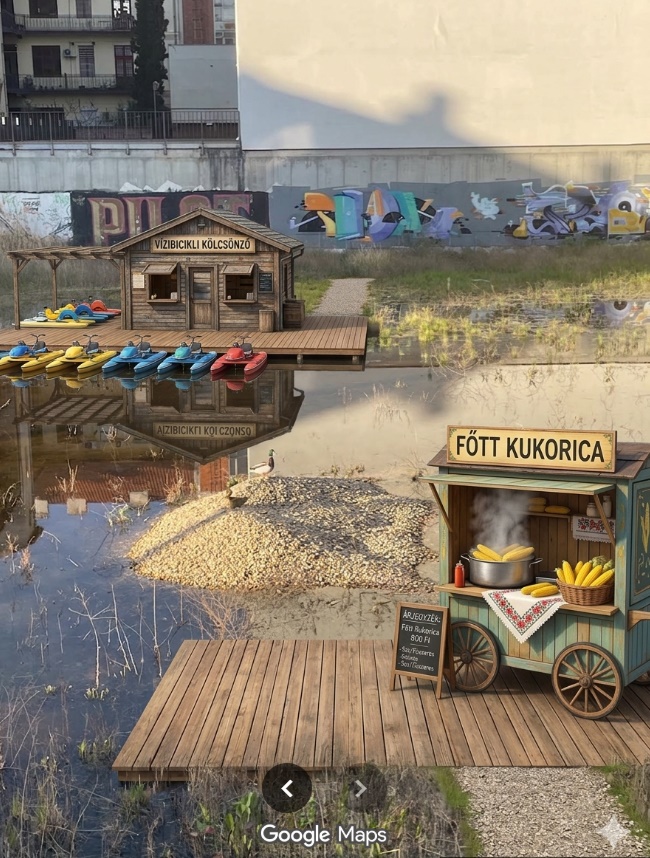Viewport: 650px width, 858px height.
Task: Go to the previous photo with the left arrow
Action: (287, 788)
